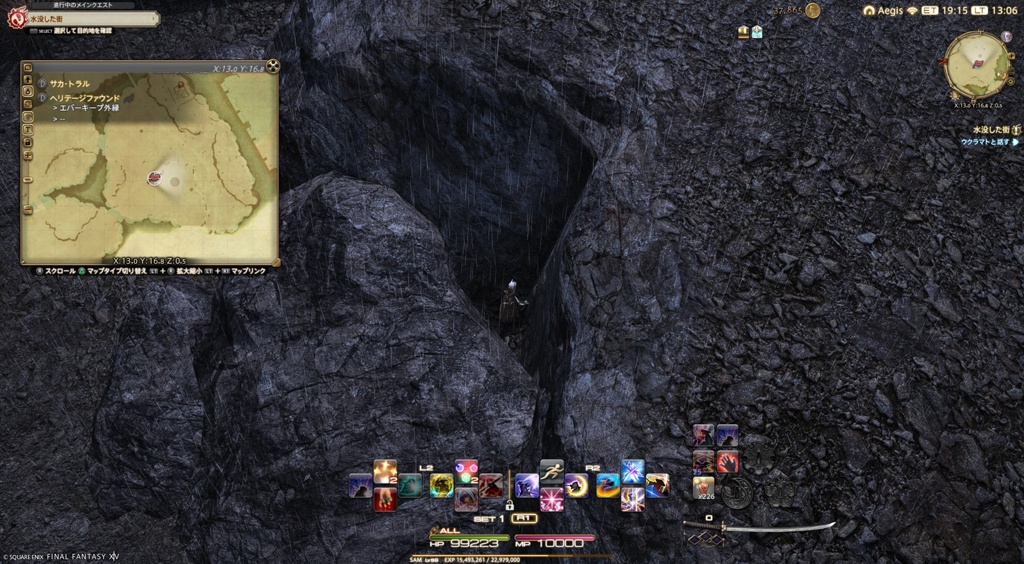Open the circular minimap
This screenshot has height=564, width=1024.
click(977, 64)
